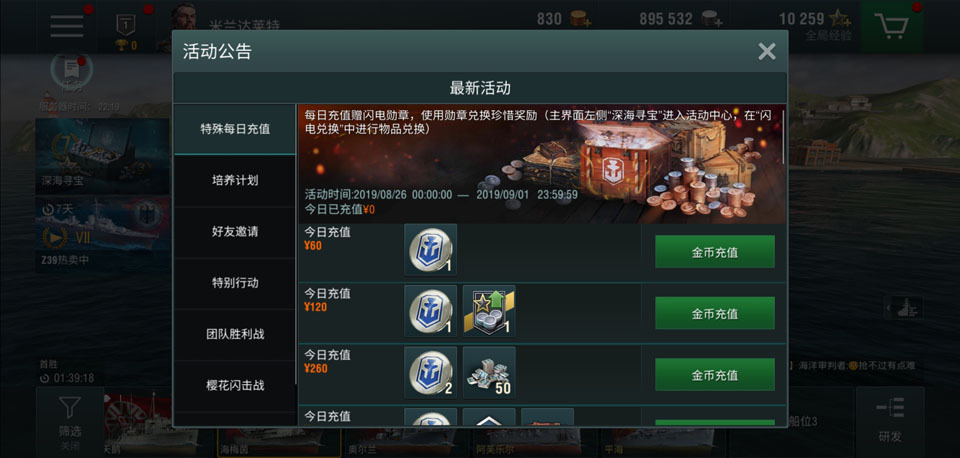This screenshot has height=458, width=960.
Task: Select the 特殊每日充值 tab
Action: [234, 129]
